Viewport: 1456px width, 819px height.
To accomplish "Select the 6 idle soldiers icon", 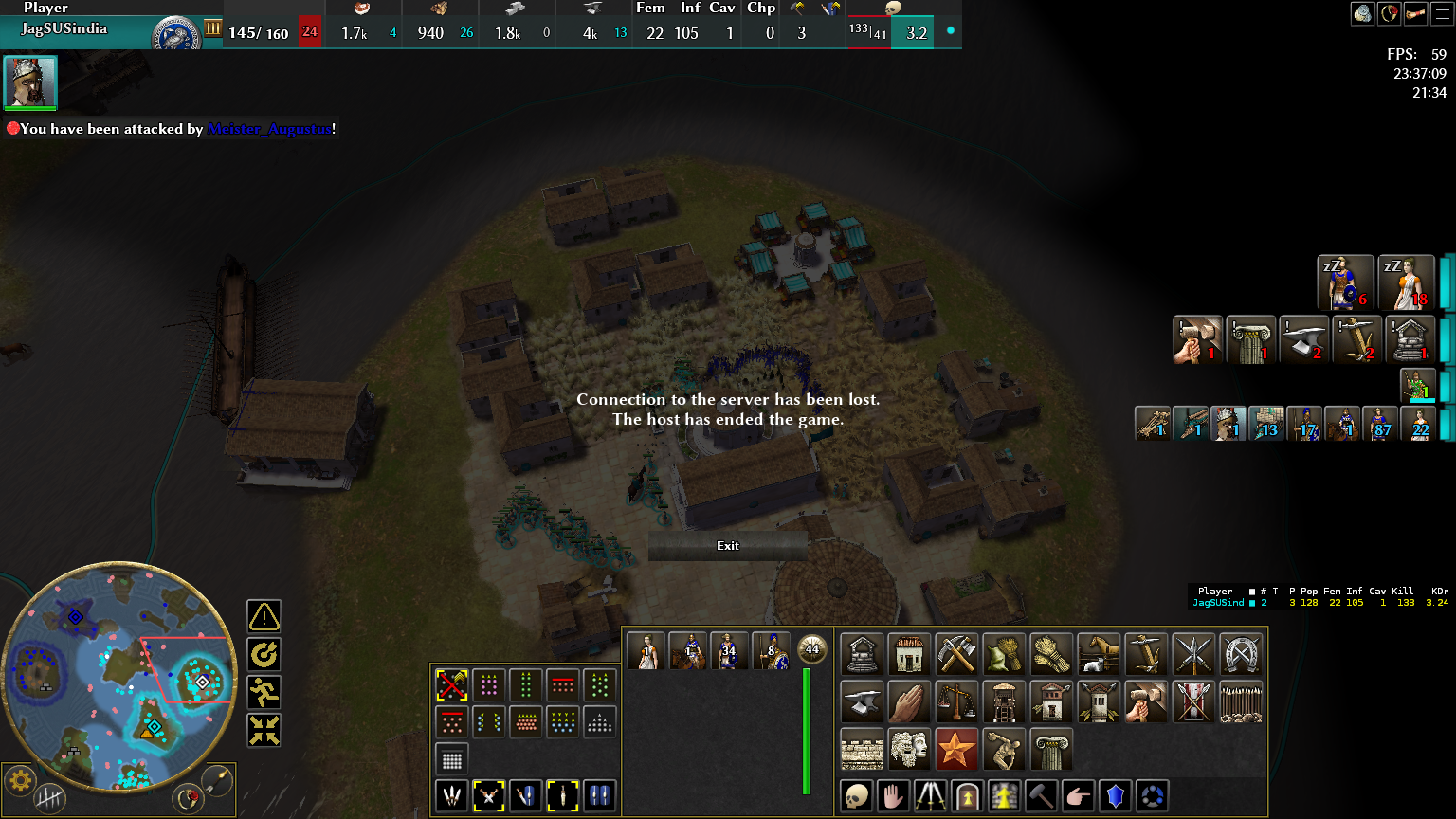I will click(1346, 282).
